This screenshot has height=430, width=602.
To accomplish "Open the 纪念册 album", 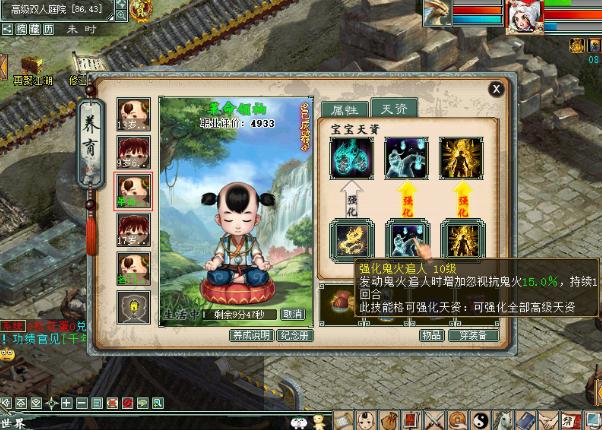I will coord(292,335).
